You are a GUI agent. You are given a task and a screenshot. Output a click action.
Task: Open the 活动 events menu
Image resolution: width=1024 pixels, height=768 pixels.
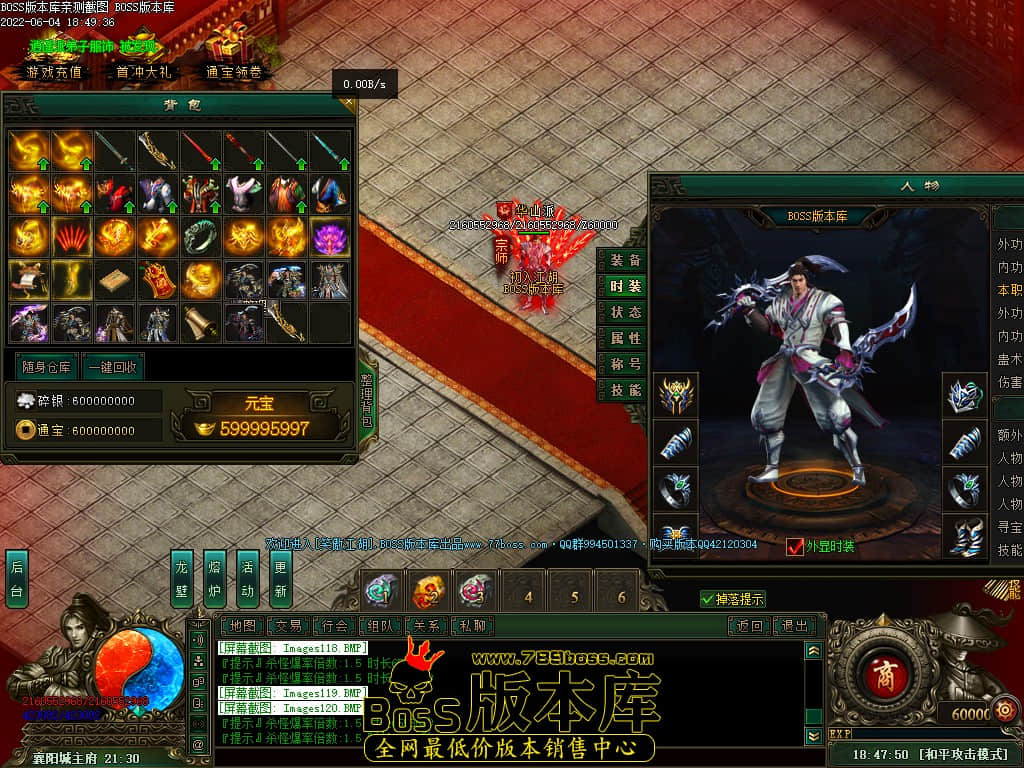247,579
